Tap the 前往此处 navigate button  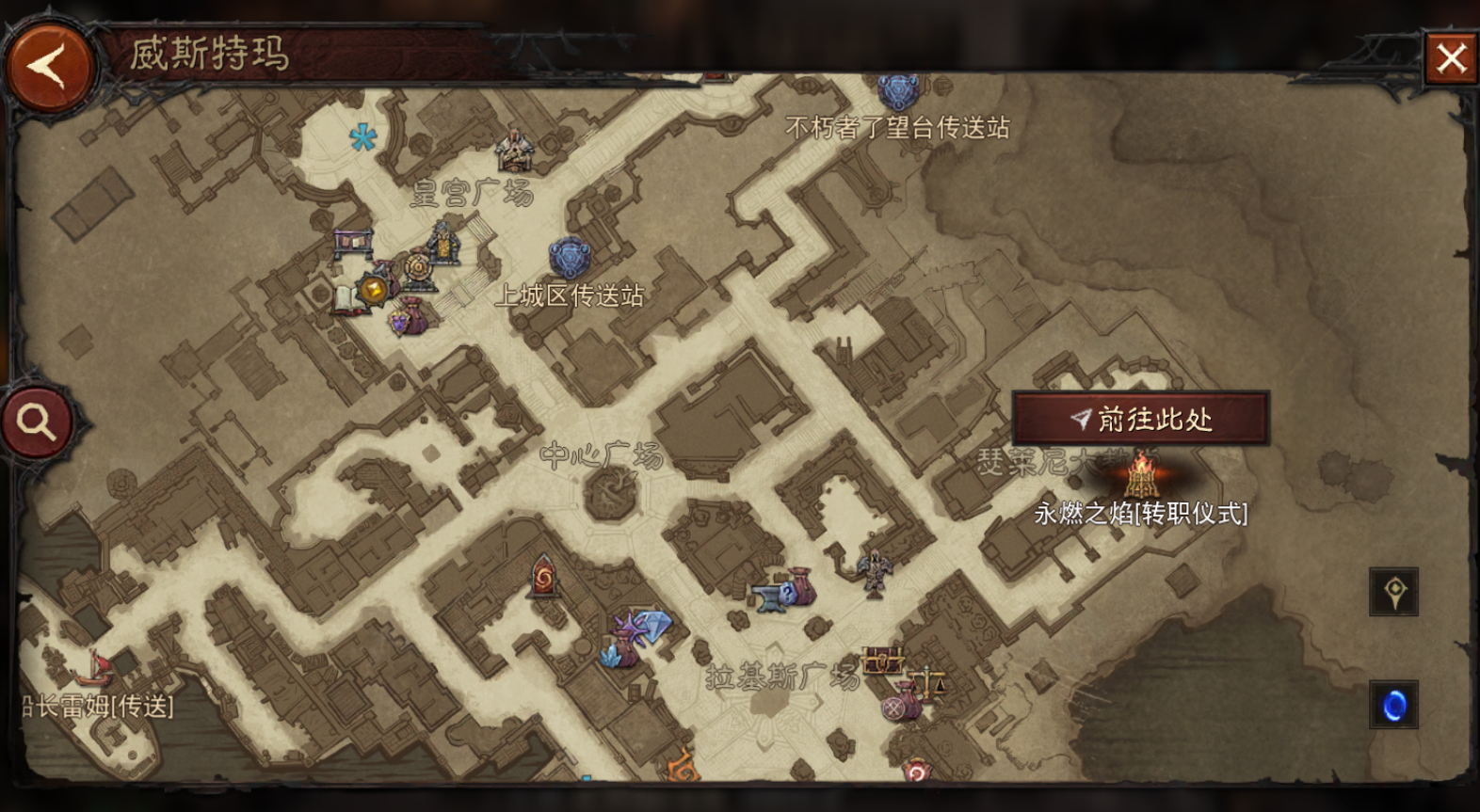tap(1141, 419)
